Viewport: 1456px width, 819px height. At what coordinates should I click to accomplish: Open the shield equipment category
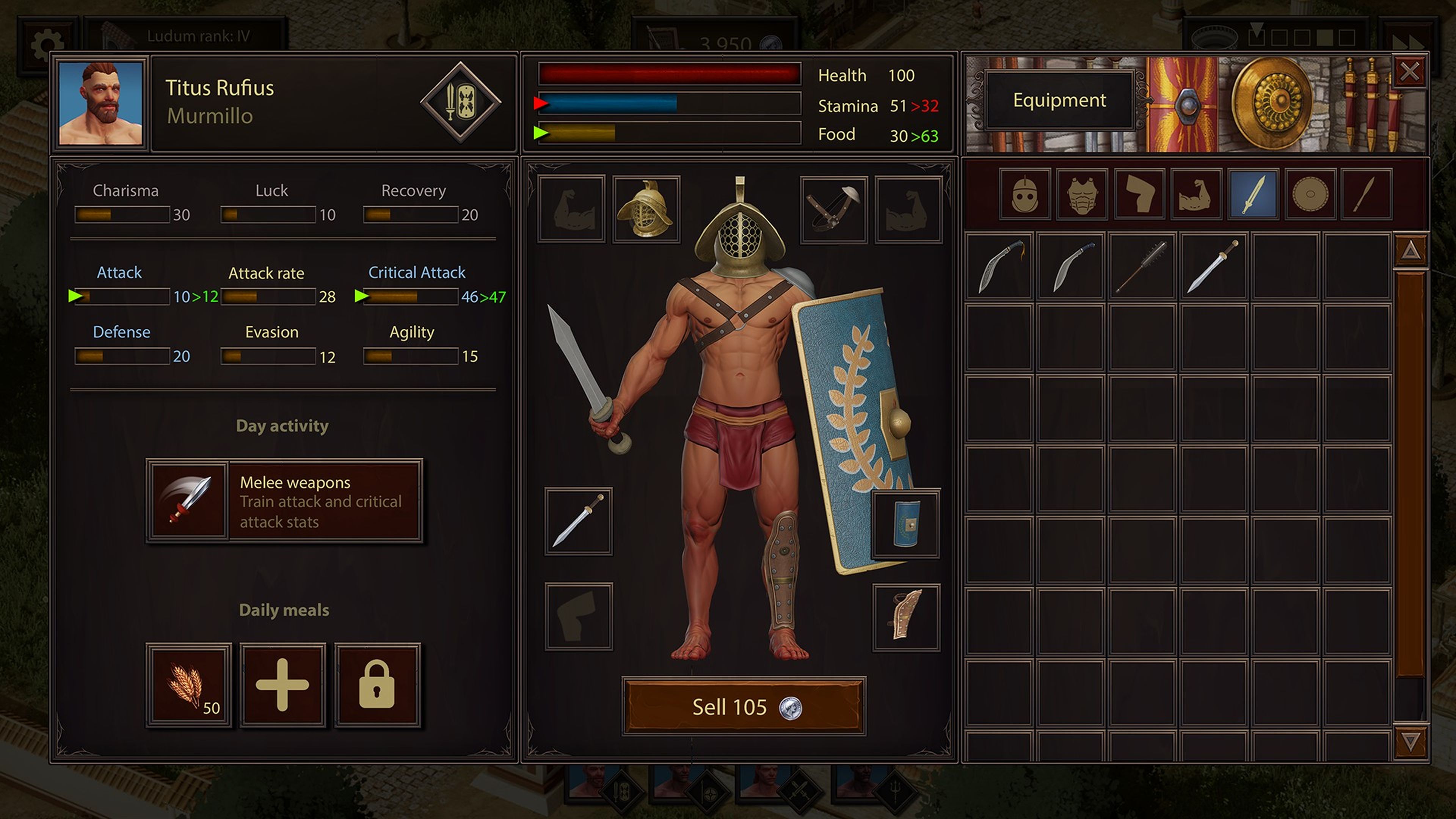pyautogui.click(x=1310, y=195)
